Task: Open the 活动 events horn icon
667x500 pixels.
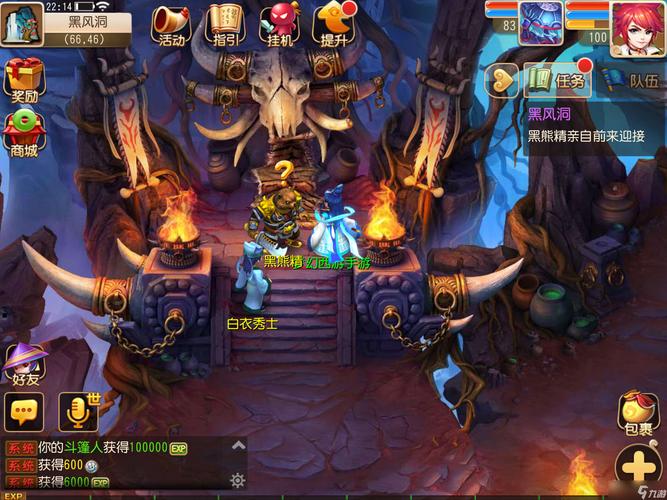Action: coord(171,24)
